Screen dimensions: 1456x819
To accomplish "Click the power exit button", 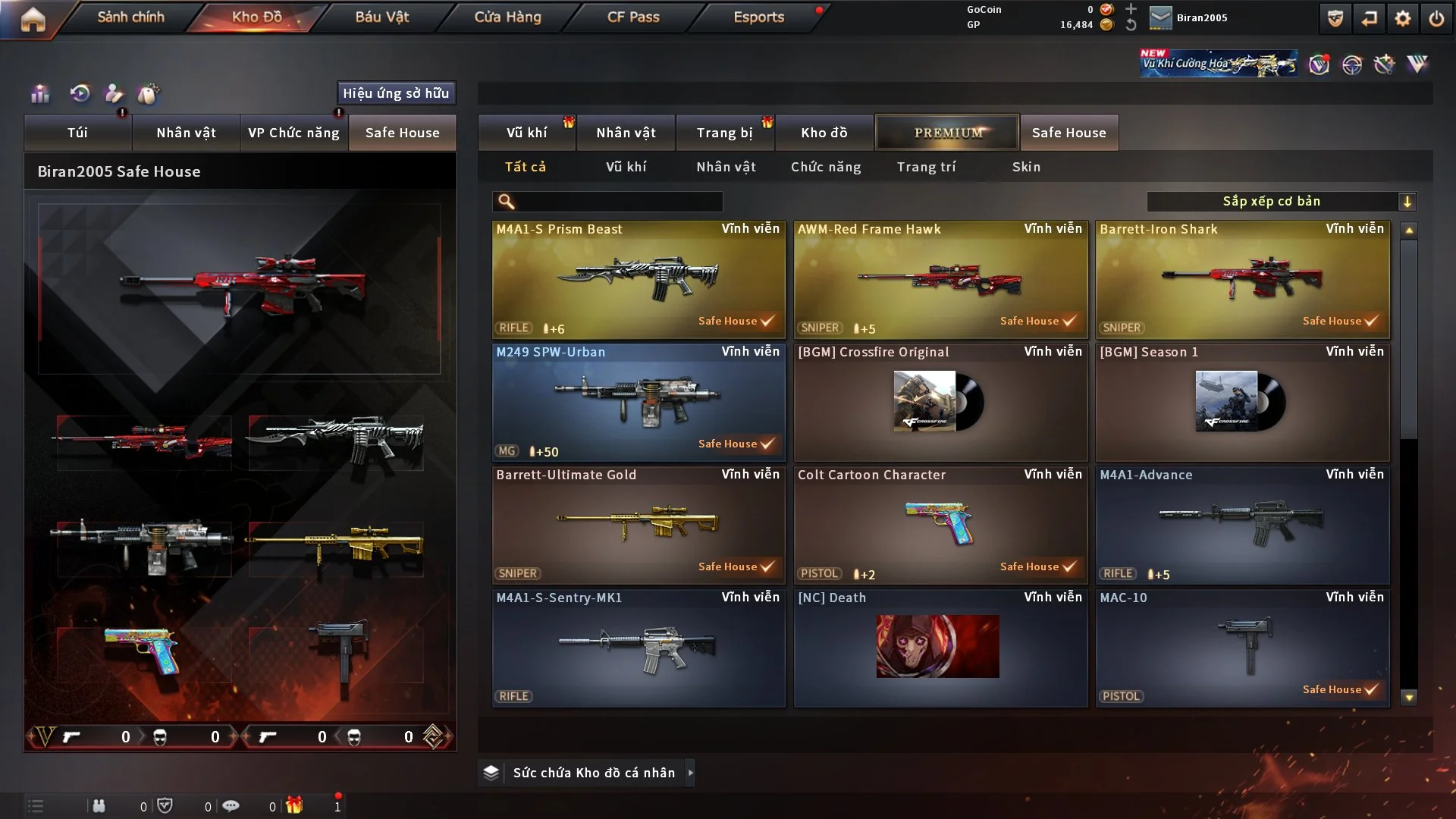I will (1436, 18).
